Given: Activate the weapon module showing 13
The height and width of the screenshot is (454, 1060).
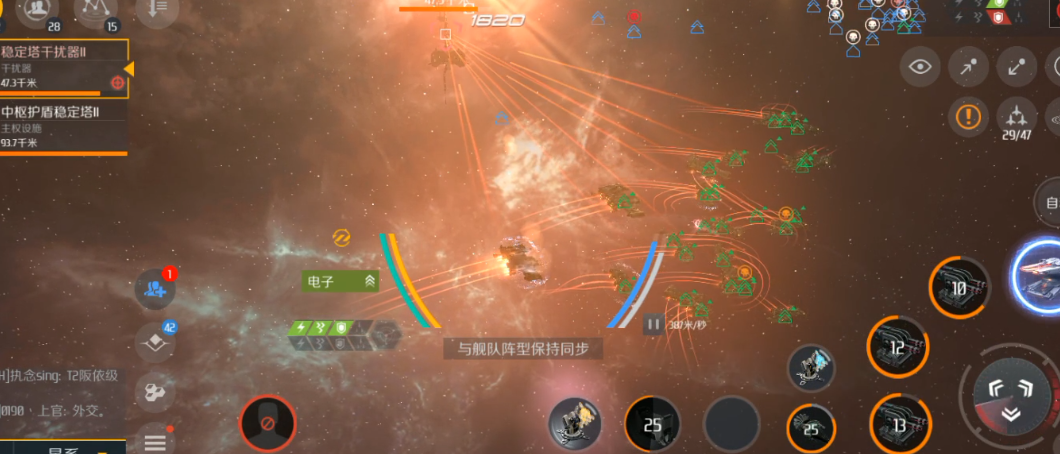Looking at the screenshot, I should 898,424.
